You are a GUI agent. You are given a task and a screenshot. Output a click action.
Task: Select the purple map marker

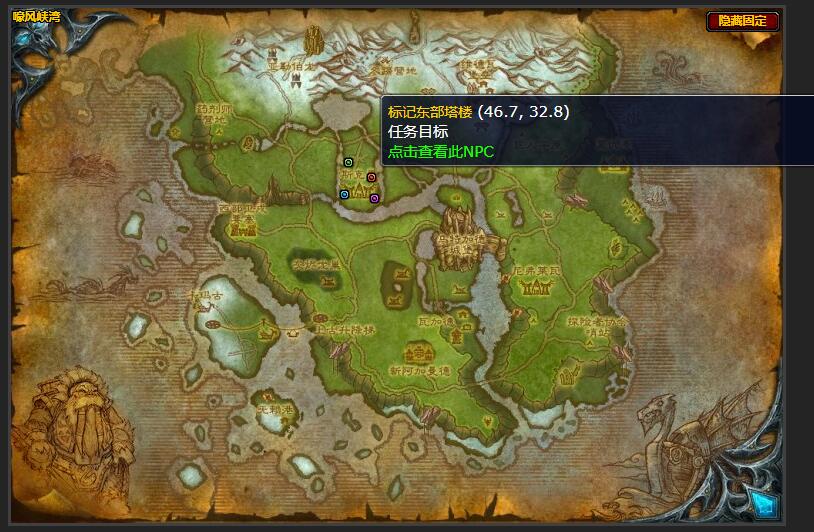pyautogui.click(x=374, y=198)
